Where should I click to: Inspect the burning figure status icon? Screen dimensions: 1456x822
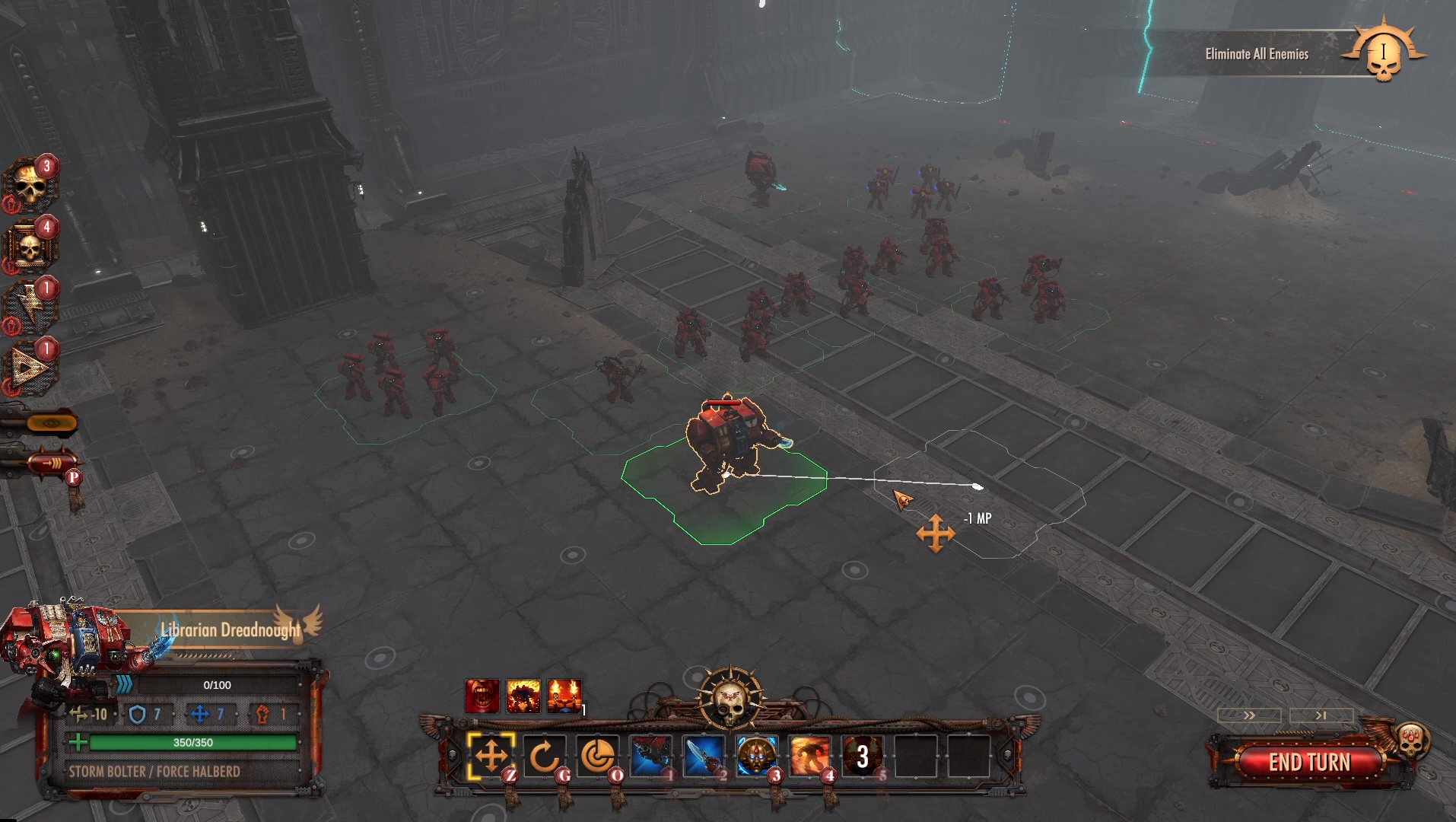[523, 696]
